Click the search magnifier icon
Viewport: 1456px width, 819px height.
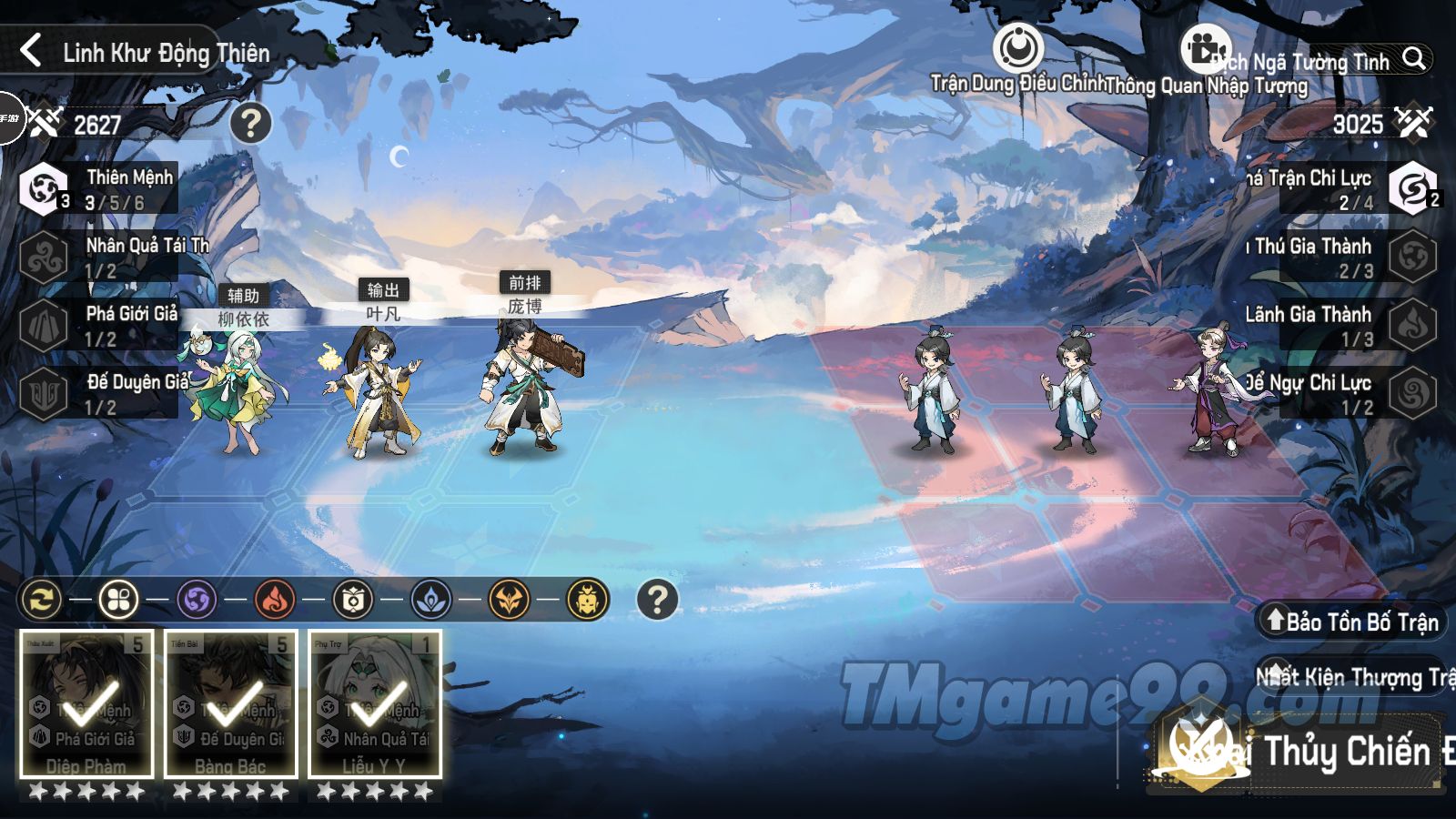click(x=1413, y=59)
